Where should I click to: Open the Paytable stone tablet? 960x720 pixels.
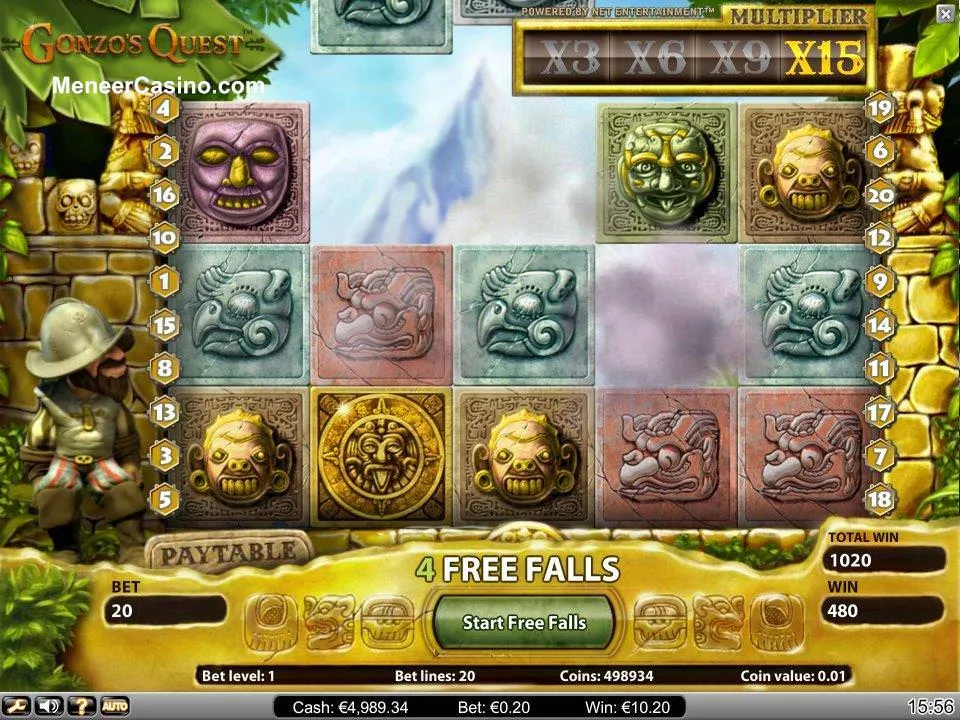click(x=228, y=551)
